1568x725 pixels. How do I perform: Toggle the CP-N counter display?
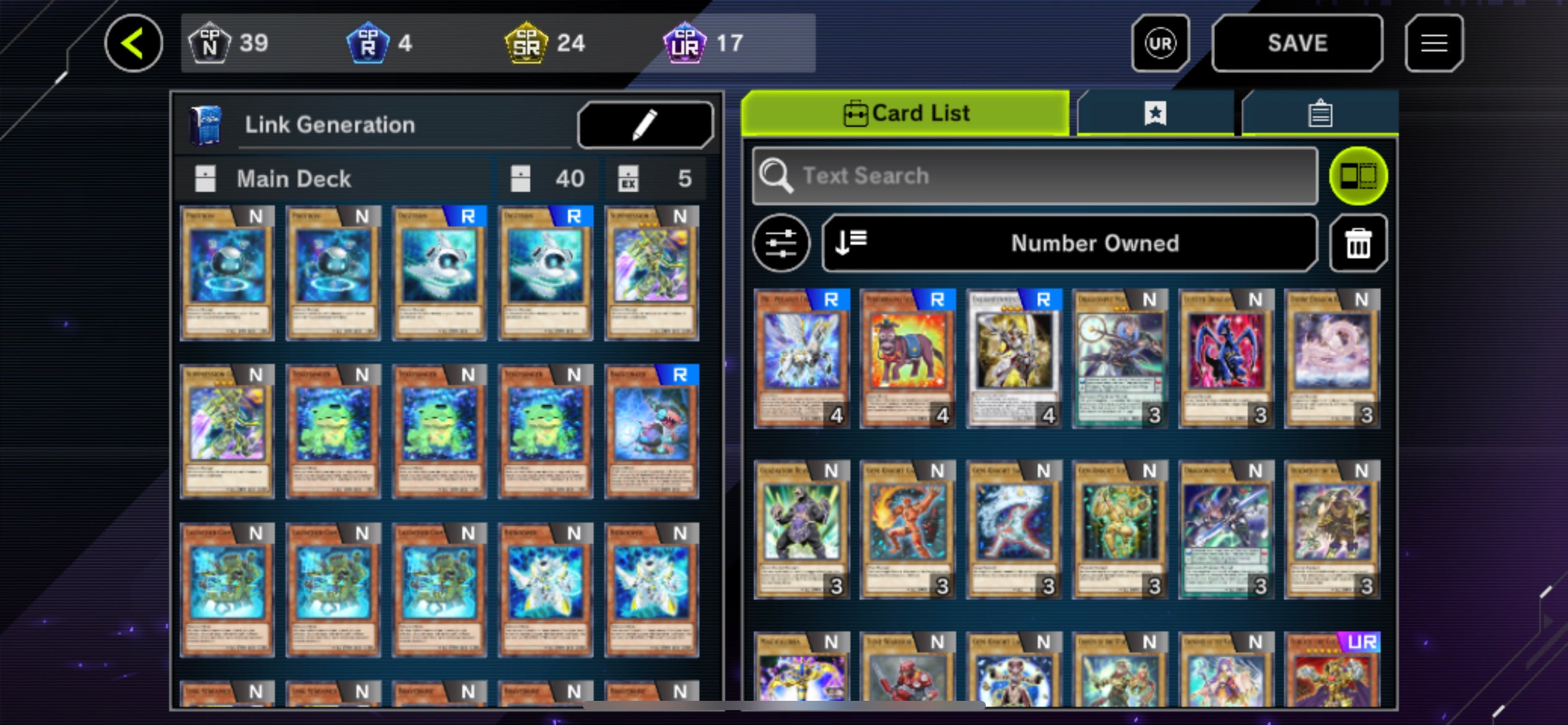(210, 42)
